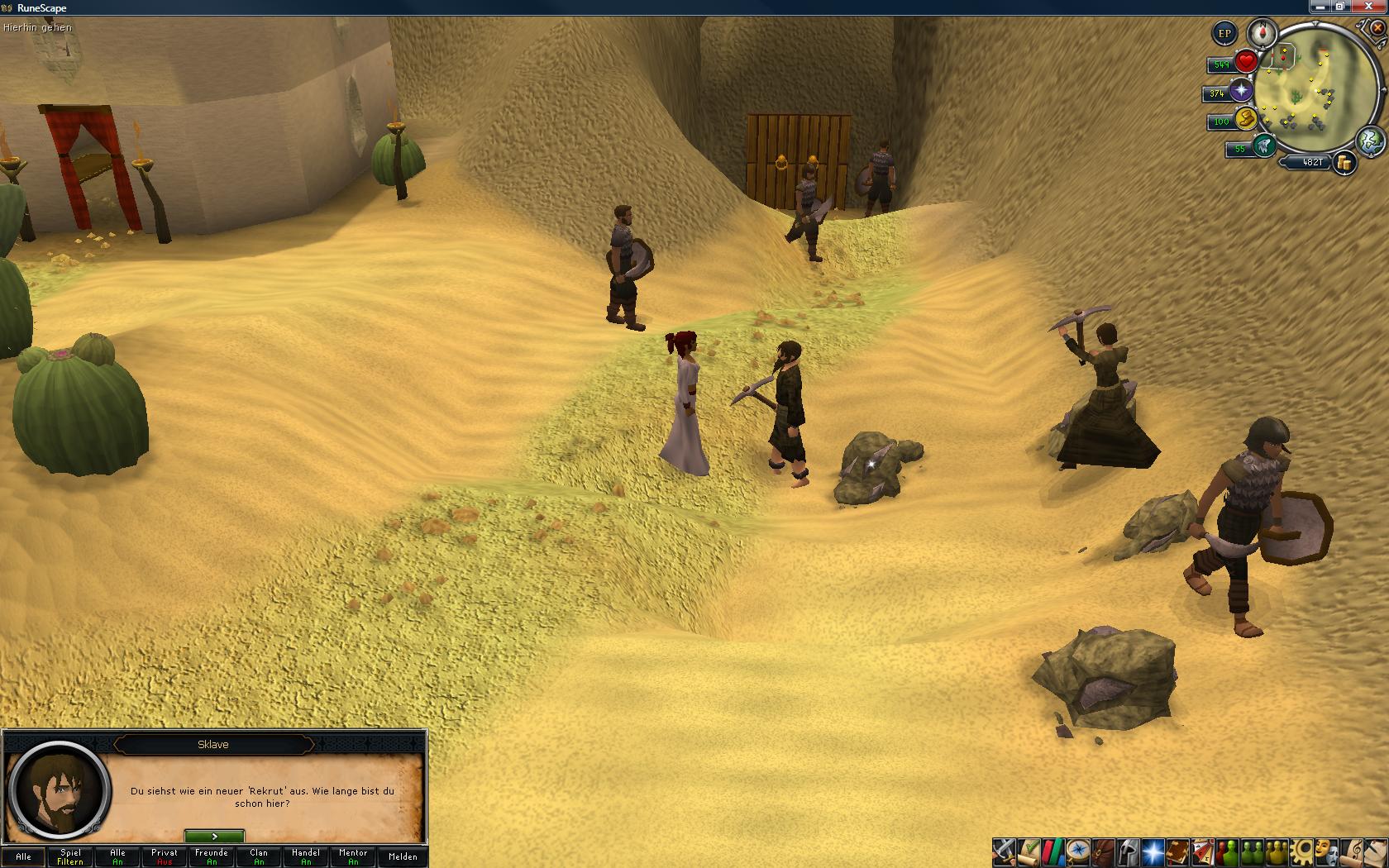
Task: Open the crossed swords combat tab
Action: click(1004, 851)
